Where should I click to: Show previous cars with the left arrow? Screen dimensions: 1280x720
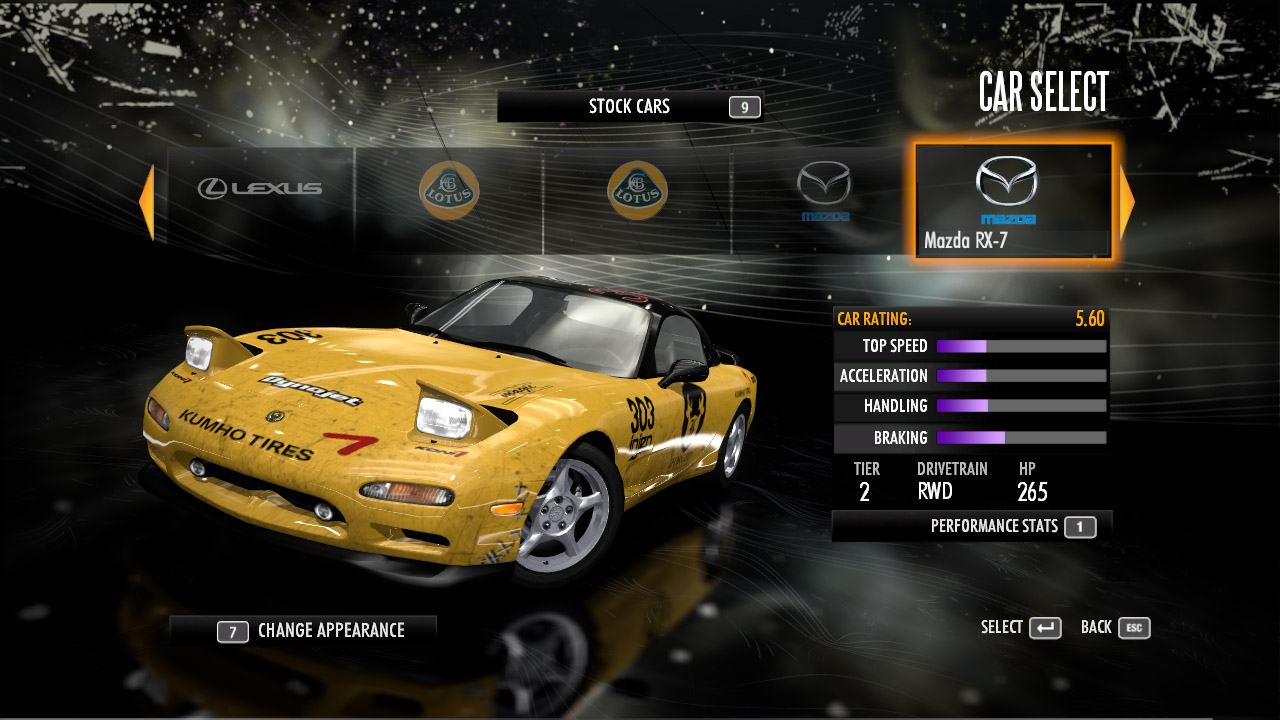[x=147, y=202]
